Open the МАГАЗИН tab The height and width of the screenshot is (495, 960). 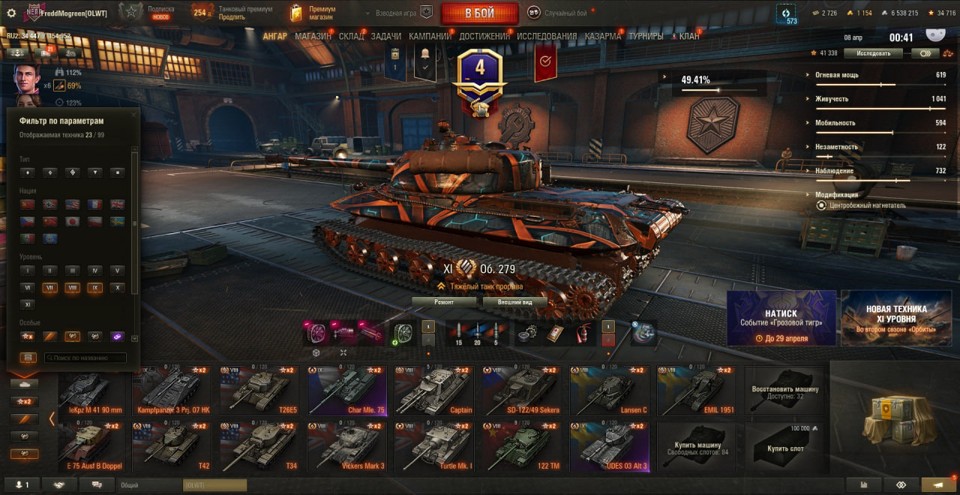point(313,36)
